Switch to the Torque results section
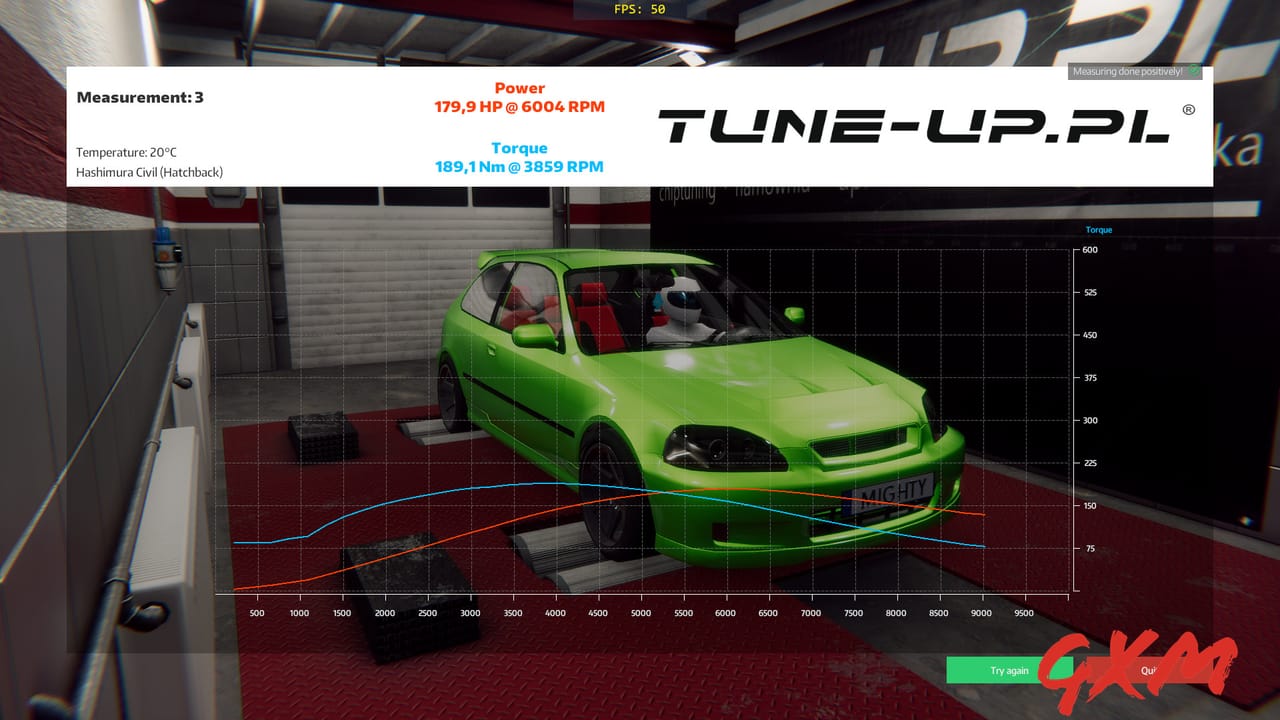1280x720 pixels. click(519, 156)
